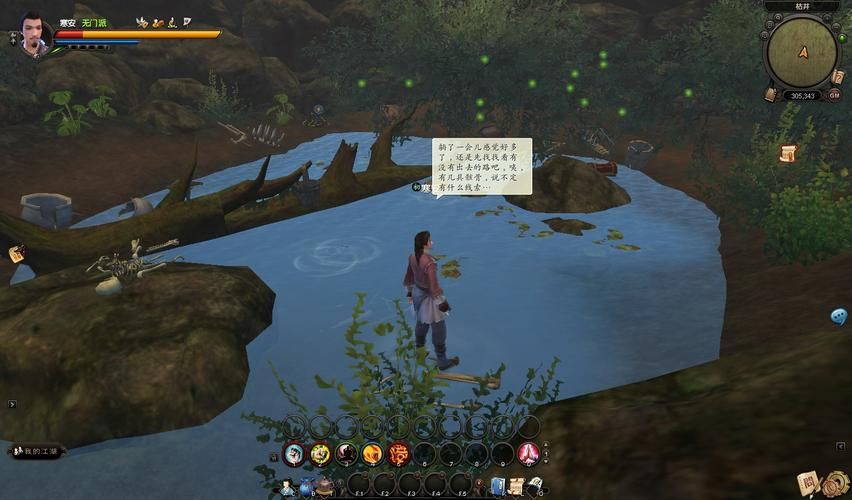This screenshot has height=500, width=852.
Task: Open the minimap
Action: [x=802, y=54]
